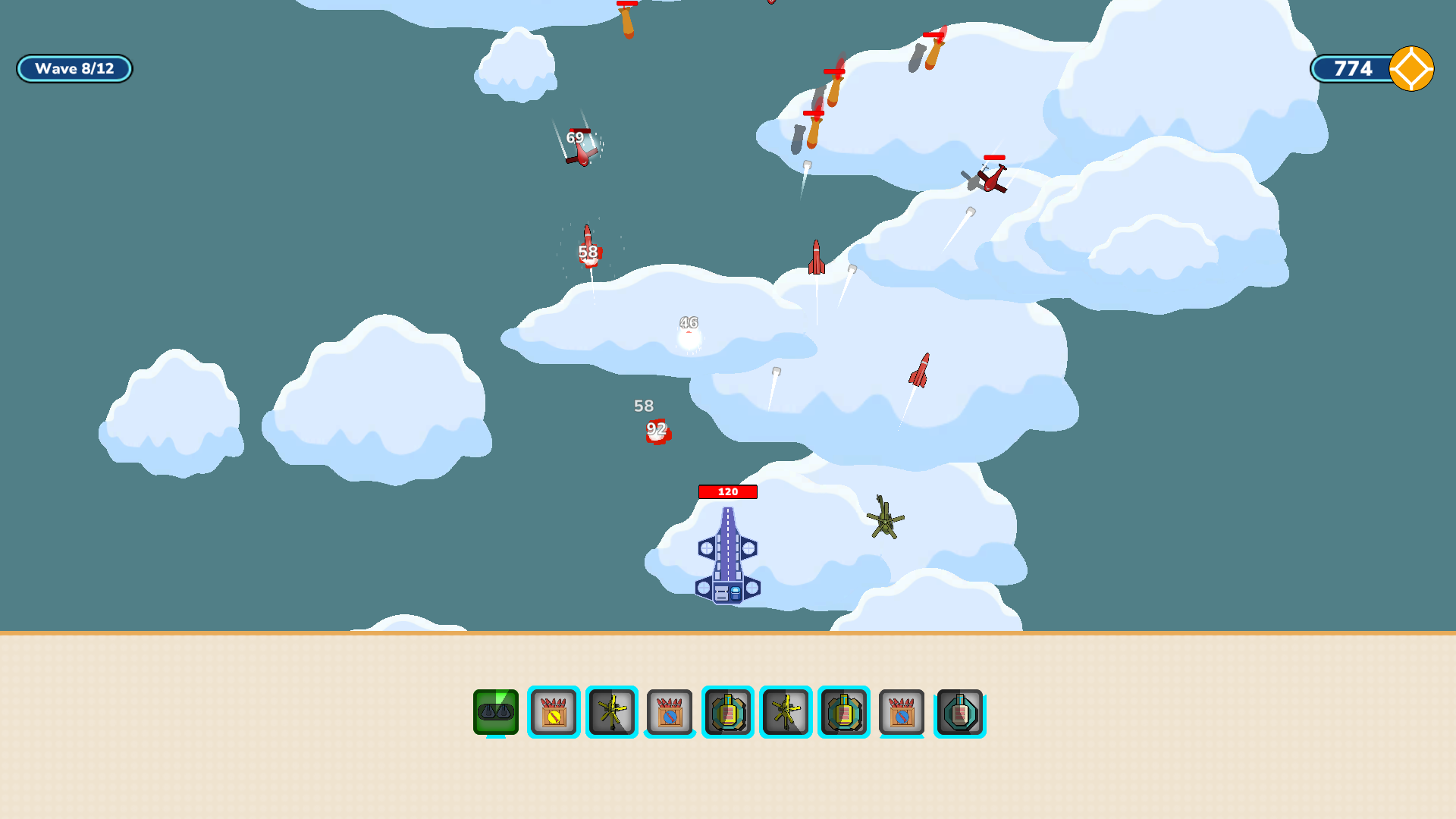Click the 774 coin counter display
This screenshot has width=1456, height=819.
pyautogui.click(x=1352, y=68)
